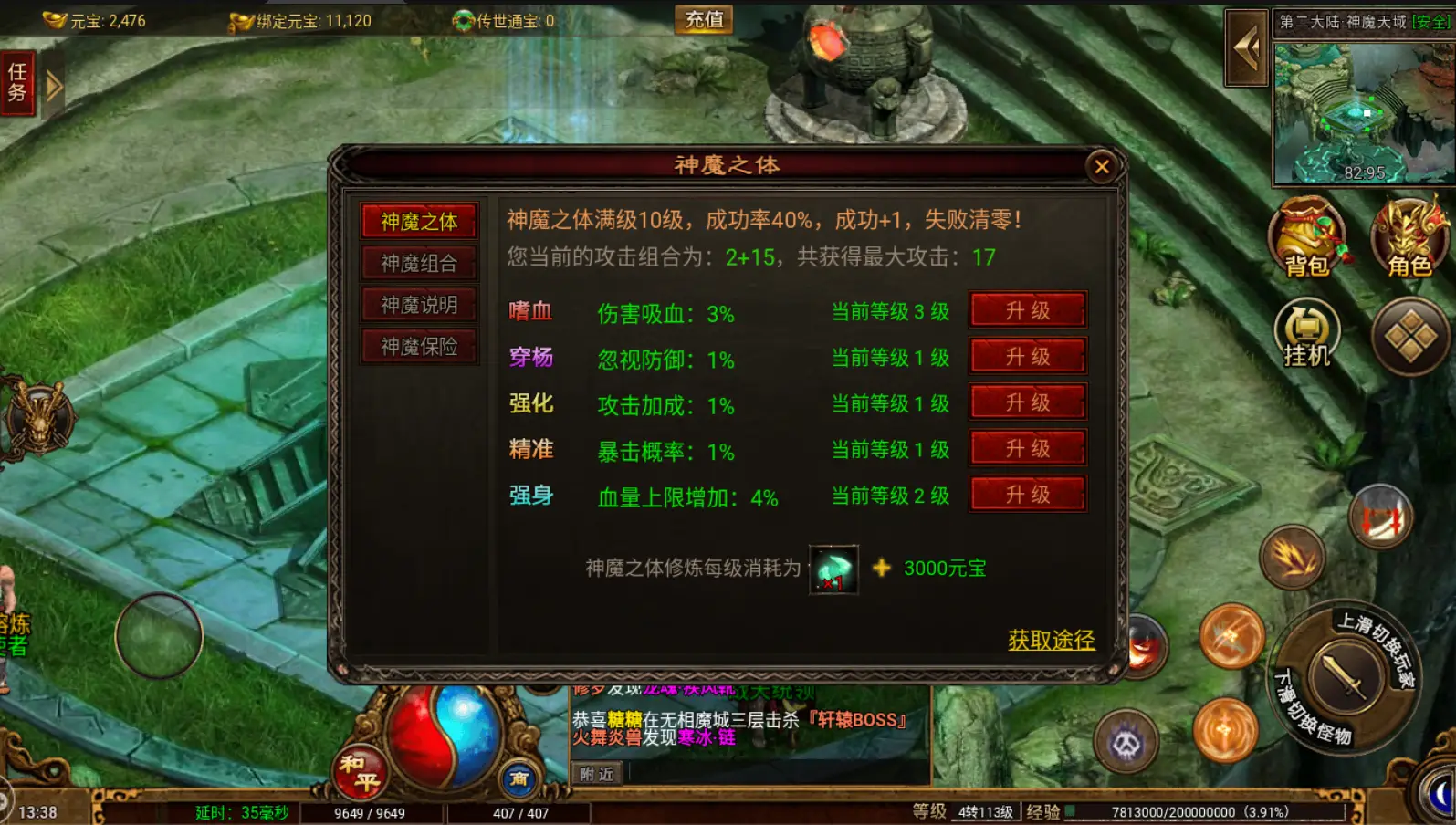The width and height of the screenshot is (1456, 825).
Task: Click the 充值 recharge button
Action: coord(704,20)
